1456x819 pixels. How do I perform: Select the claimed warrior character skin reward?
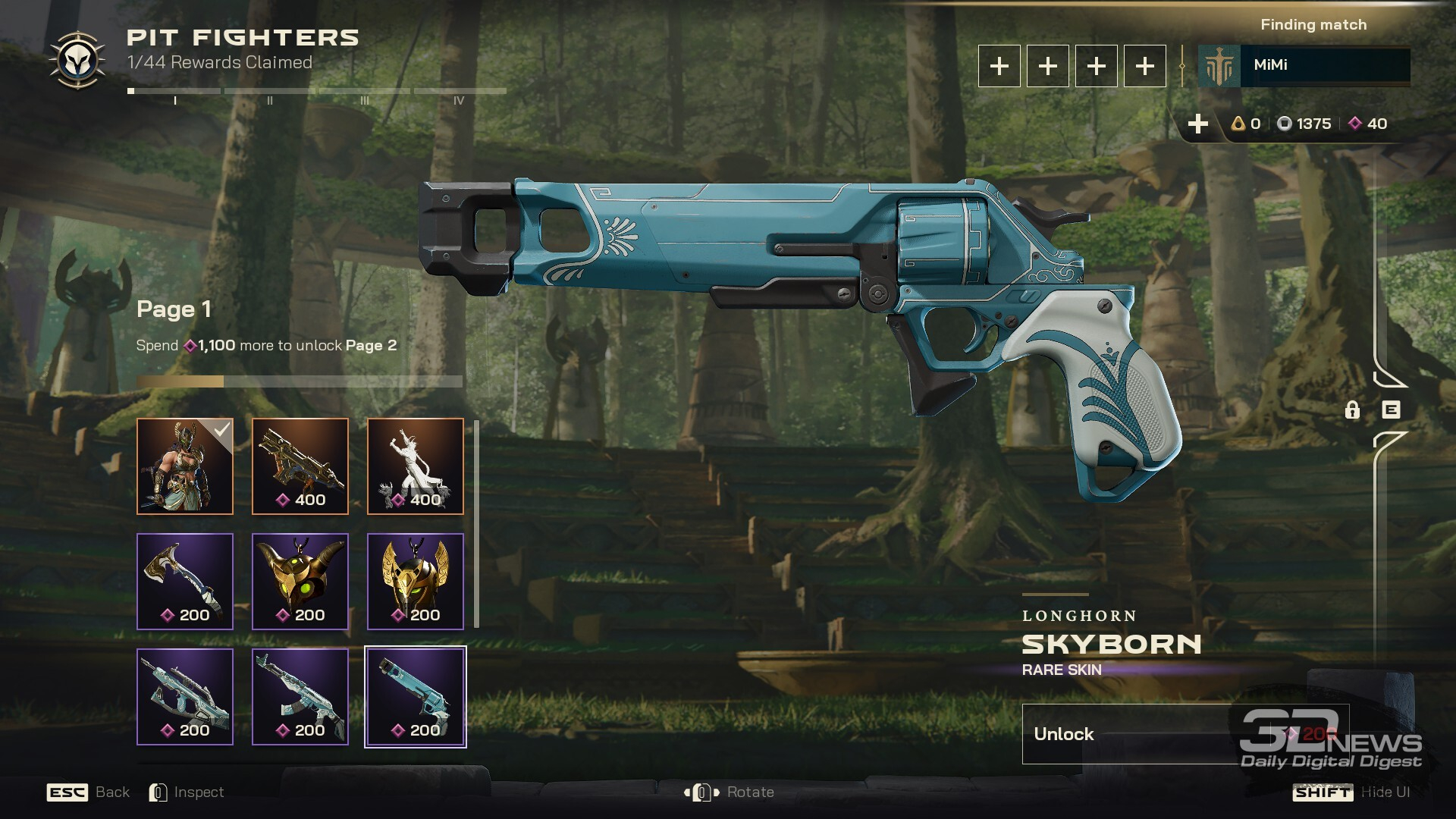tap(185, 466)
